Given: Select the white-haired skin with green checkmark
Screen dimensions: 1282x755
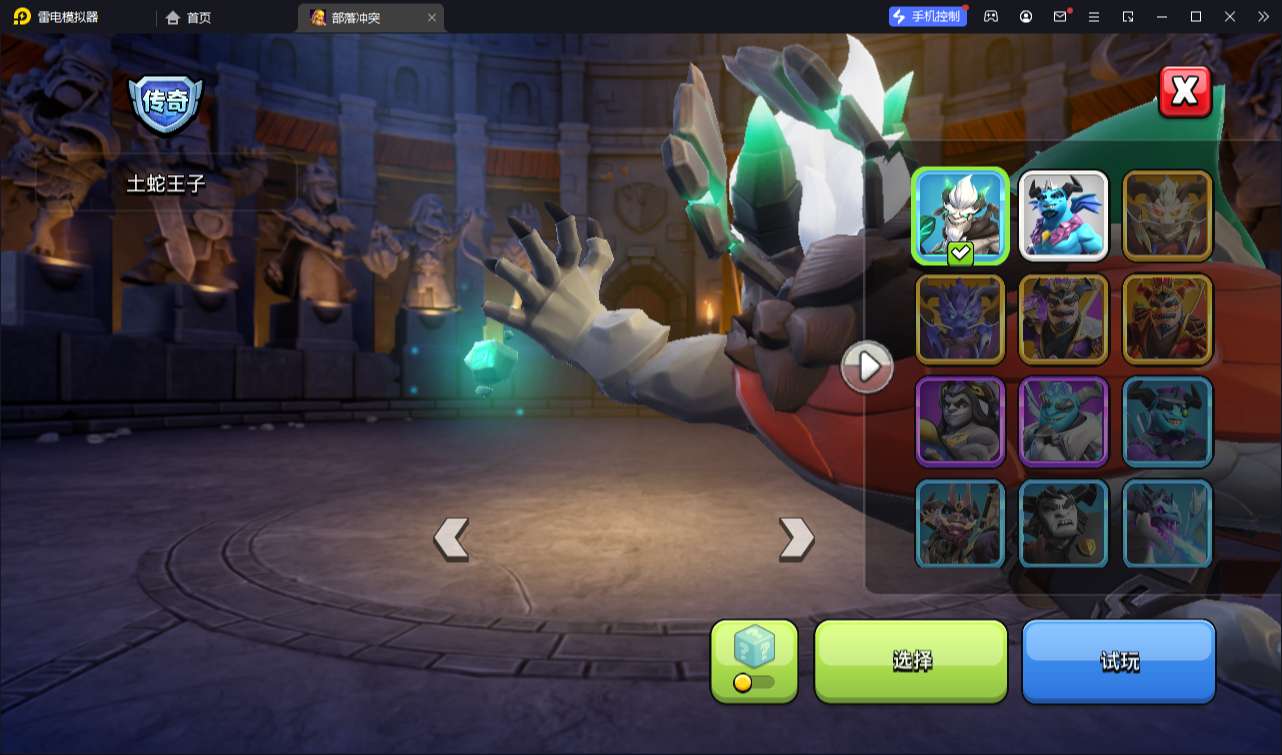Looking at the screenshot, I should (x=960, y=216).
